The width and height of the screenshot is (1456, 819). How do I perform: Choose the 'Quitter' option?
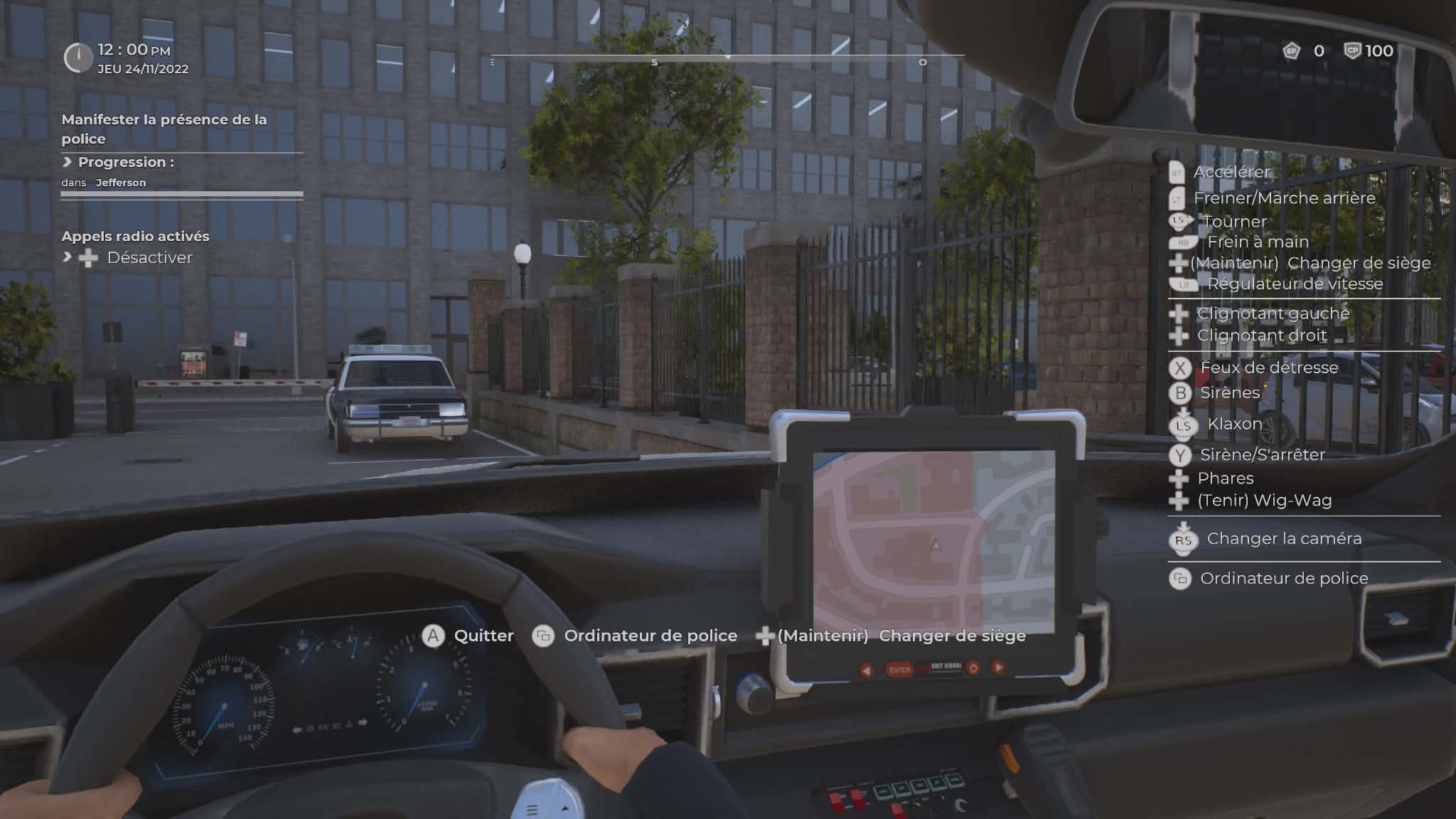[x=483, y=636]
